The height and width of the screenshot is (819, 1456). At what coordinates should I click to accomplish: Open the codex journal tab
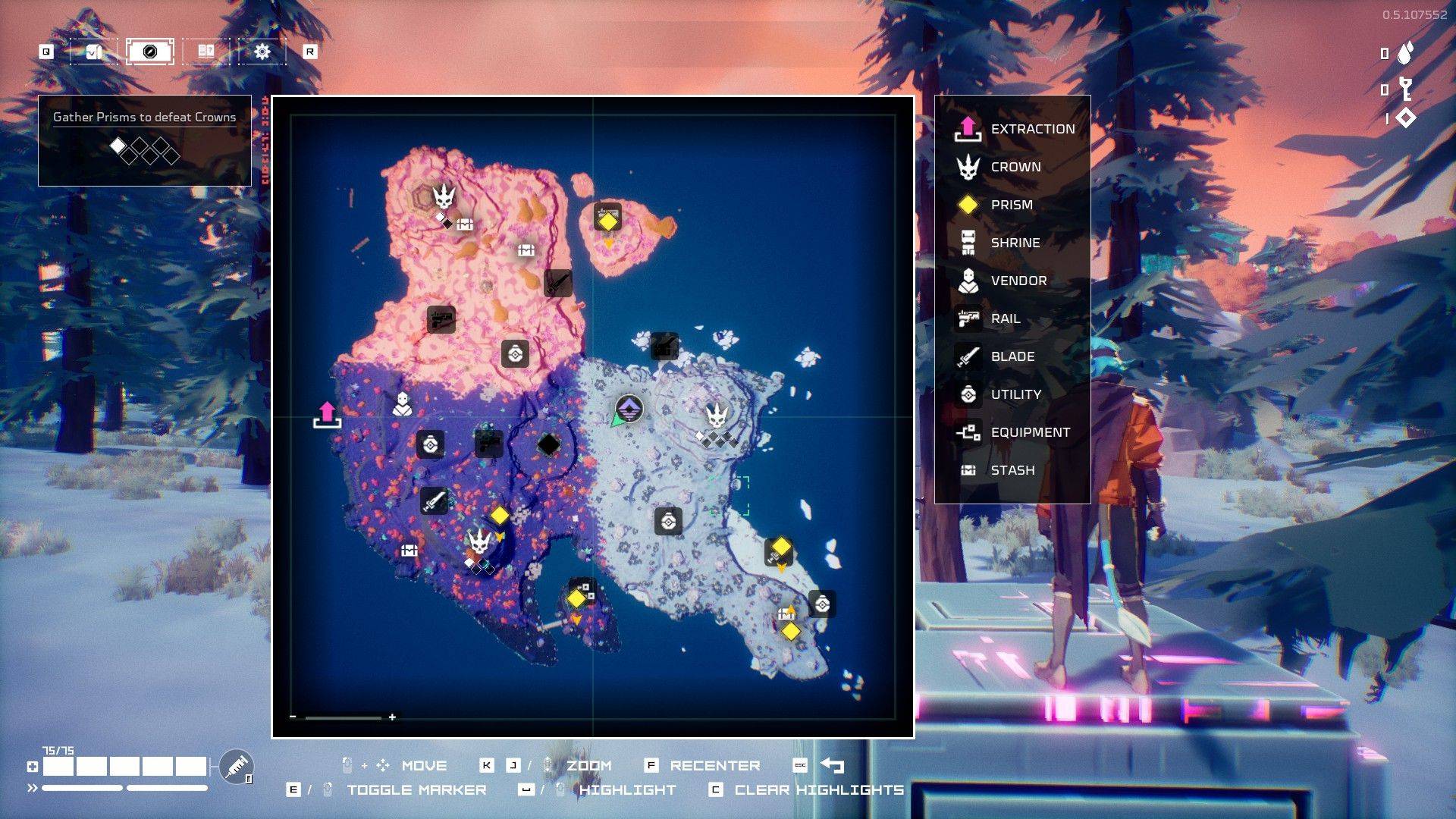tap(205, 52)
